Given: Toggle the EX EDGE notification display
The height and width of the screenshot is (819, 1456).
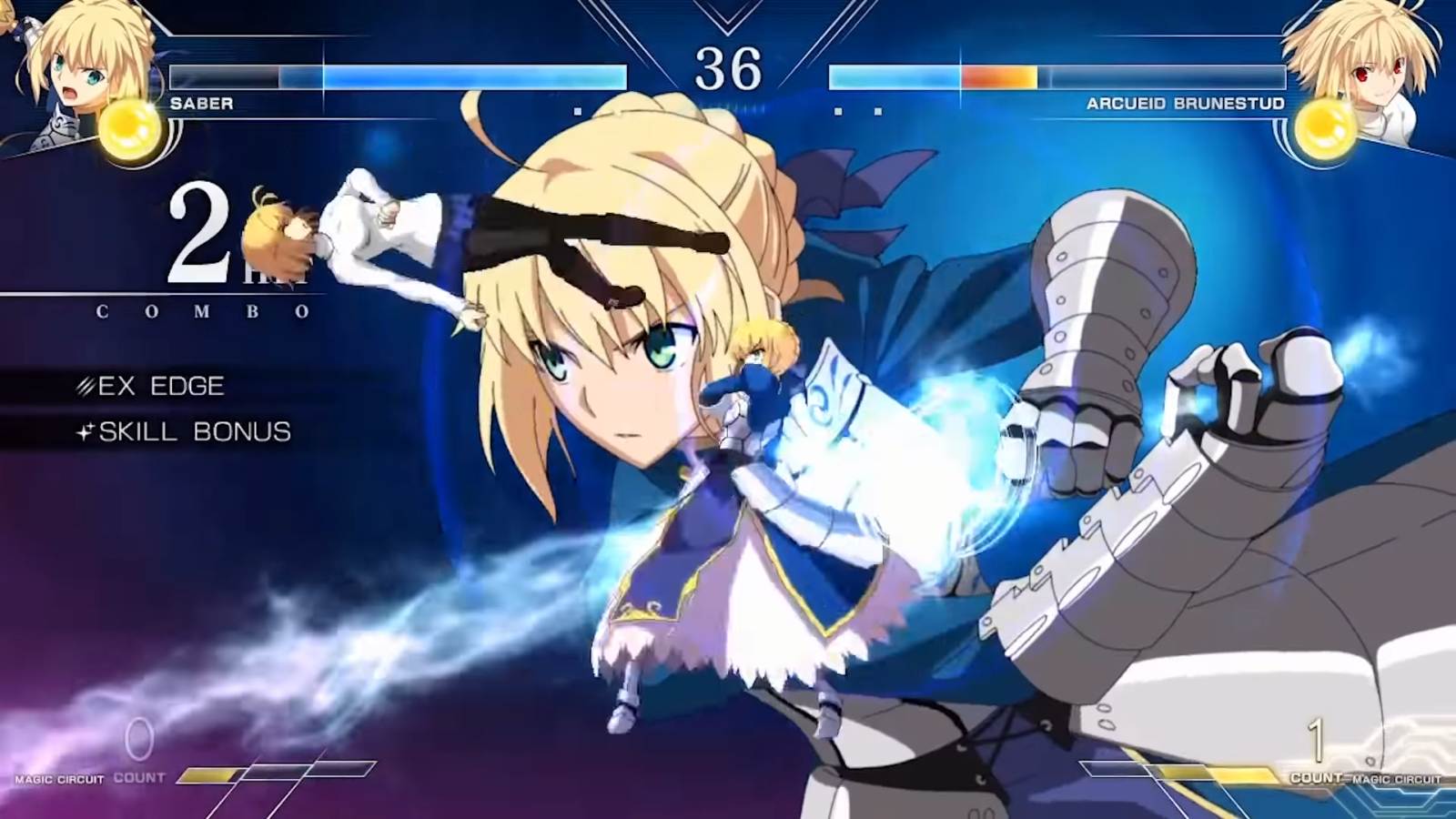Looking at the screenshot, I should [x=163, y=385].
